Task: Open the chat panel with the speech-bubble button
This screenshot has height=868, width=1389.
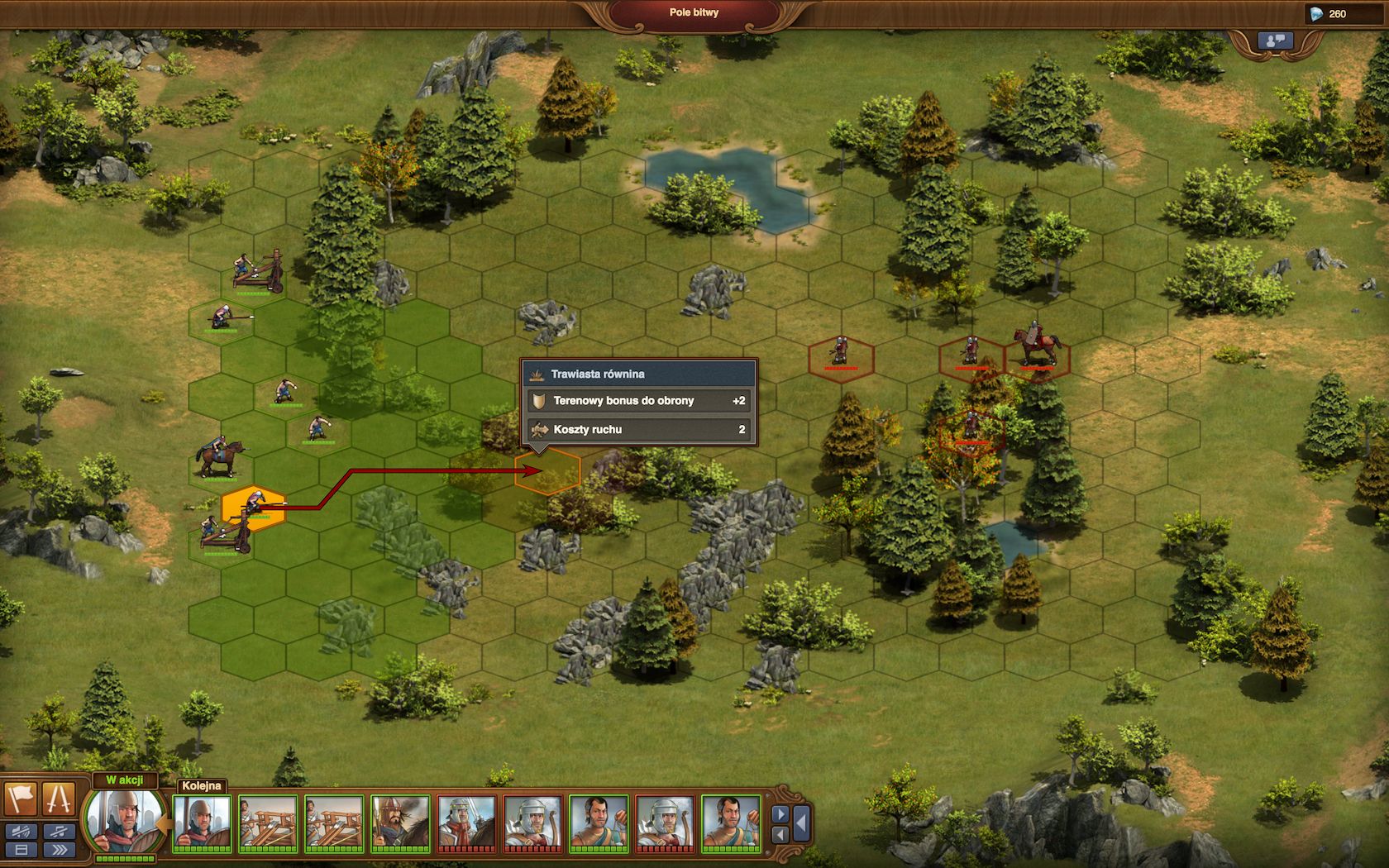Action: tap(1274, 41)
